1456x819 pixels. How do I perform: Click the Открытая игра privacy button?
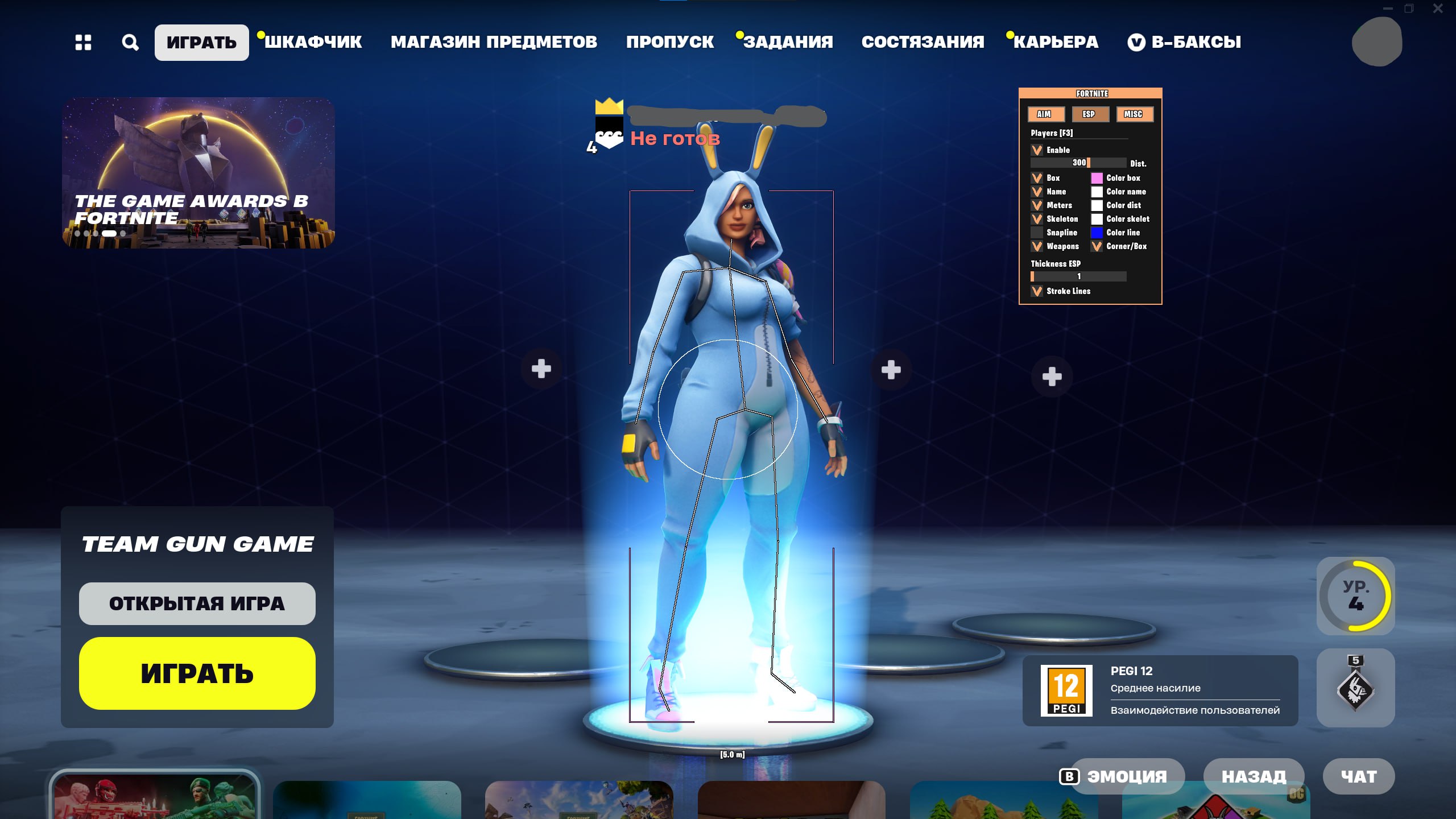(x=197, y=603)
